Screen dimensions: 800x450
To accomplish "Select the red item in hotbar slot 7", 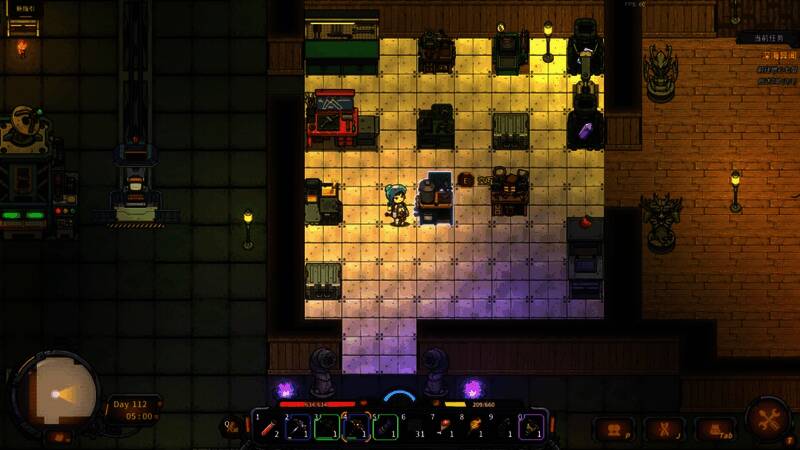I will pos(445,428).
